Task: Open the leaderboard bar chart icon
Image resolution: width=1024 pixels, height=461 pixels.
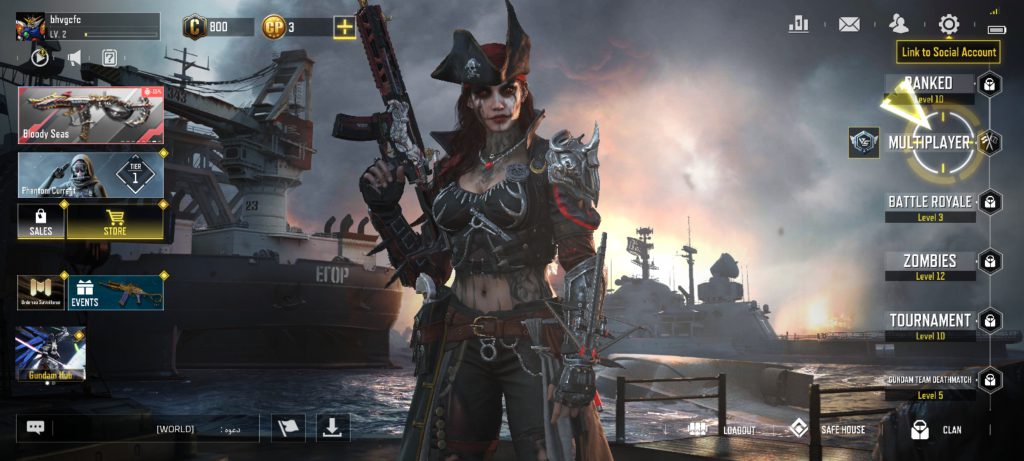Action: point(798,24)
